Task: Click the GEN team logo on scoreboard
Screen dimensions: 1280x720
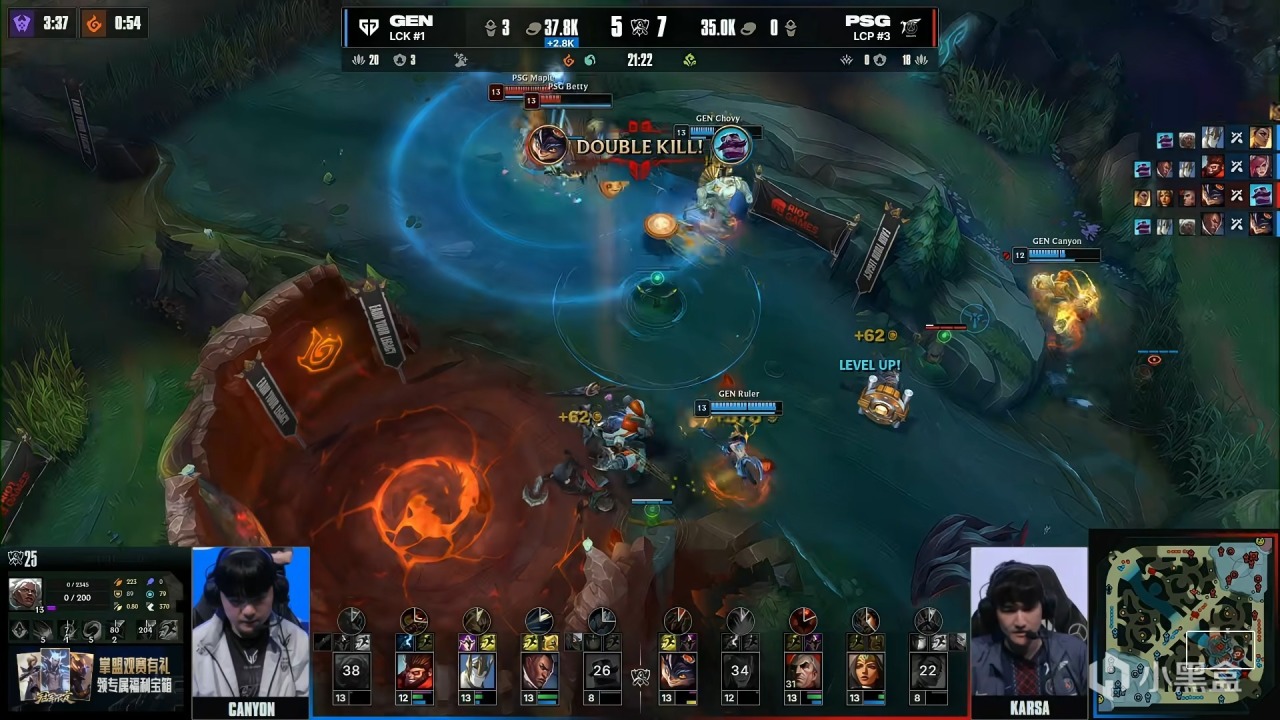Action: point(369,27)
